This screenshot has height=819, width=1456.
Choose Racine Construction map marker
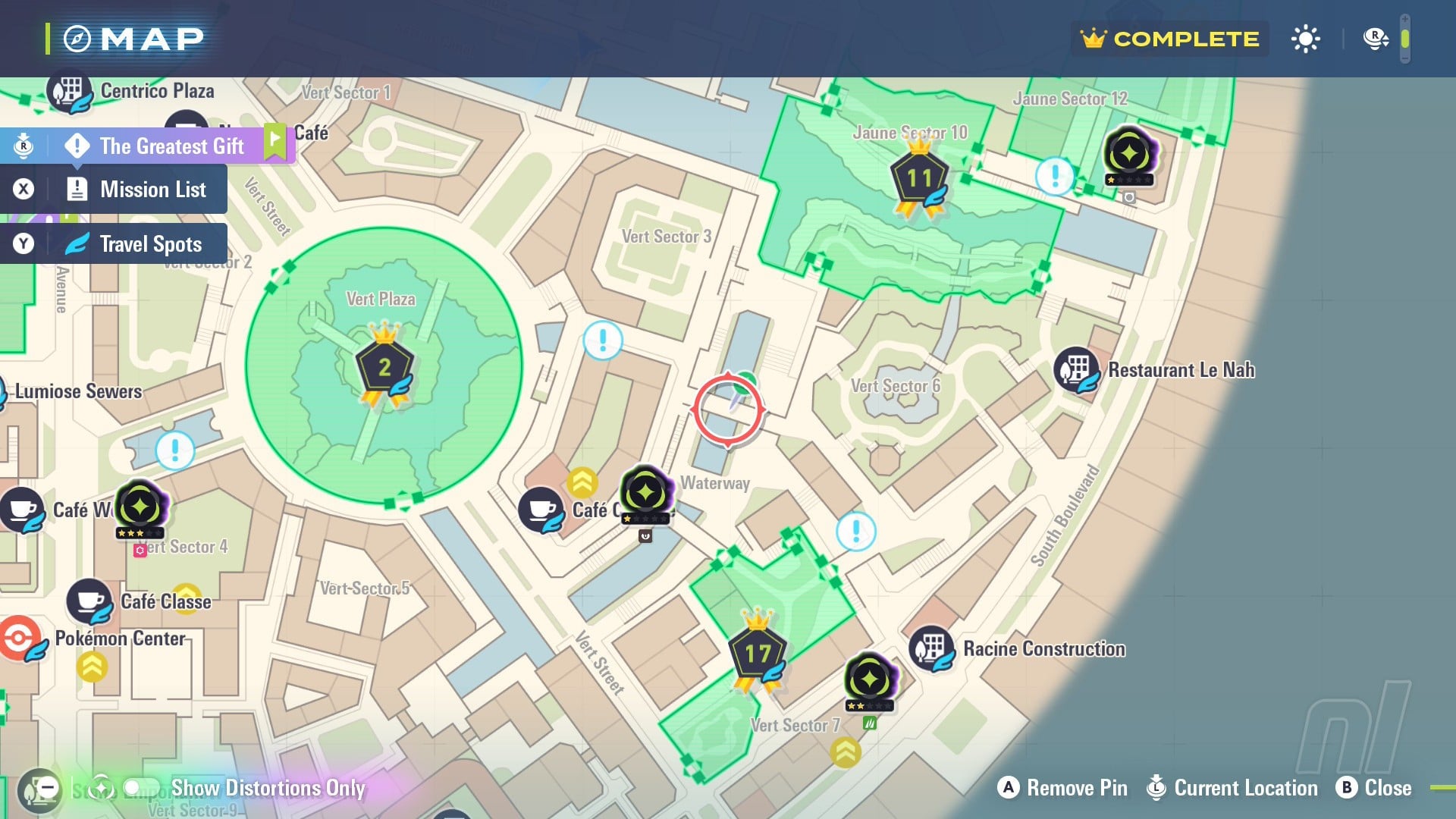pyautogui.click(x=931, y=648)
